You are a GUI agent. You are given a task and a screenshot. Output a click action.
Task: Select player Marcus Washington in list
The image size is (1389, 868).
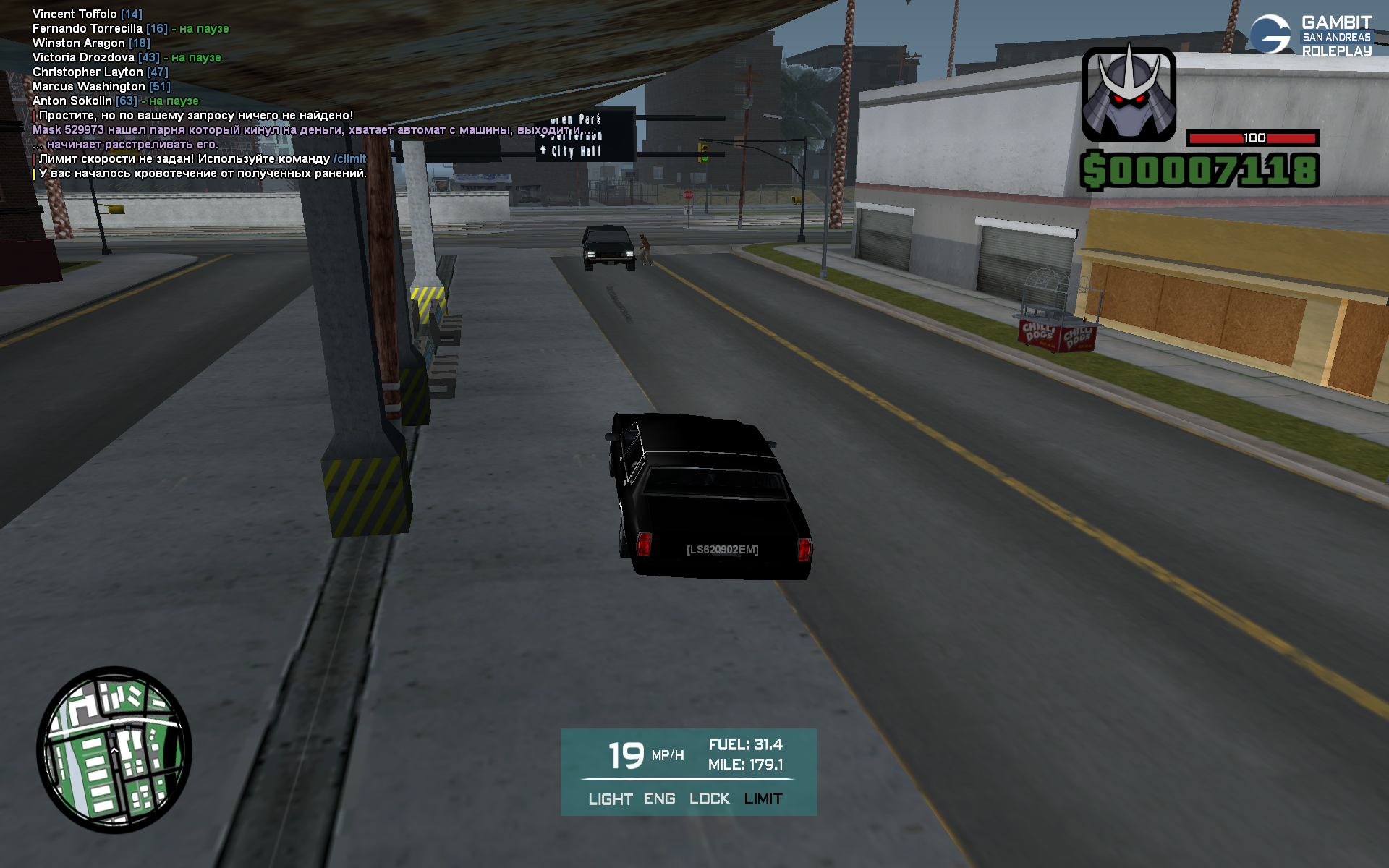tap(89, 87)
